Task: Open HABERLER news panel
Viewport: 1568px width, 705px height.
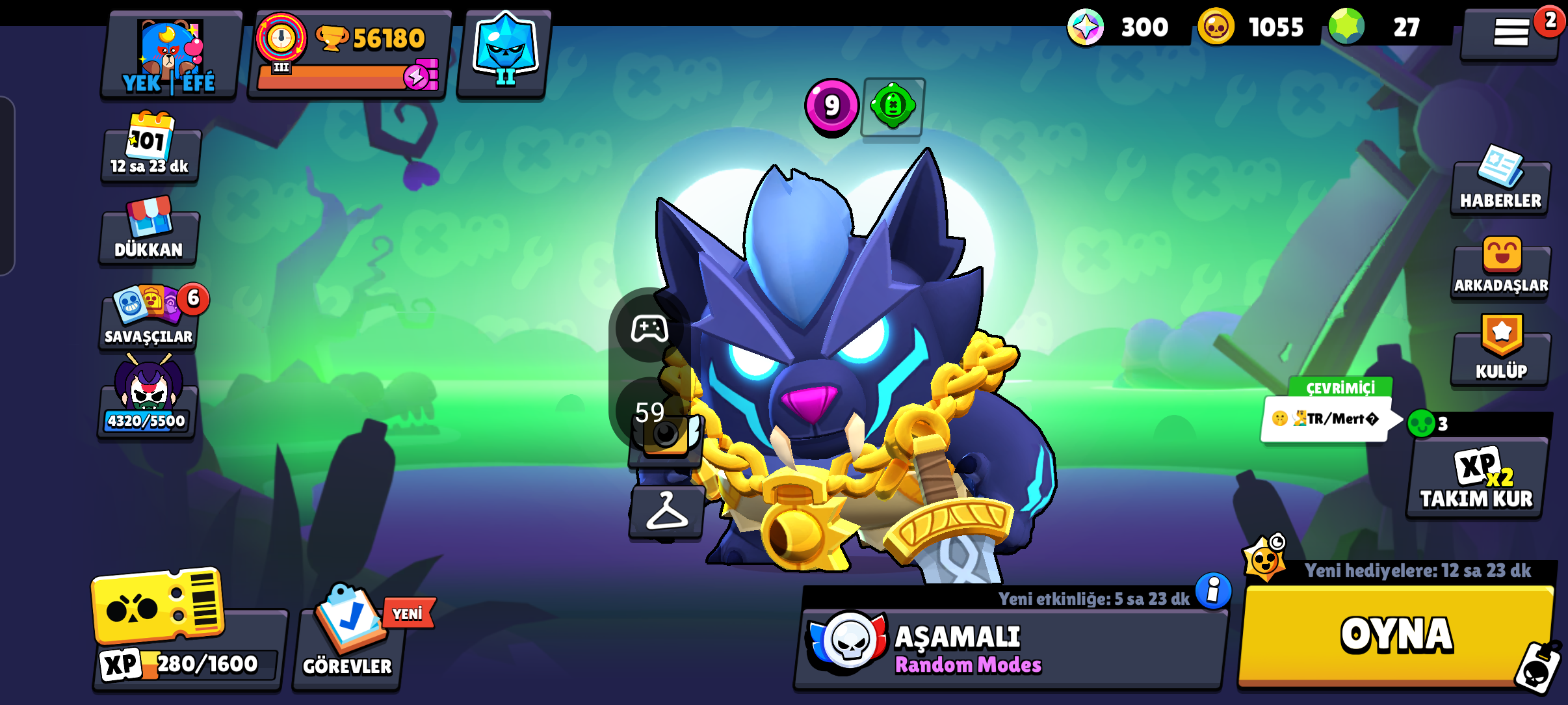Action: coord(1500,185)
